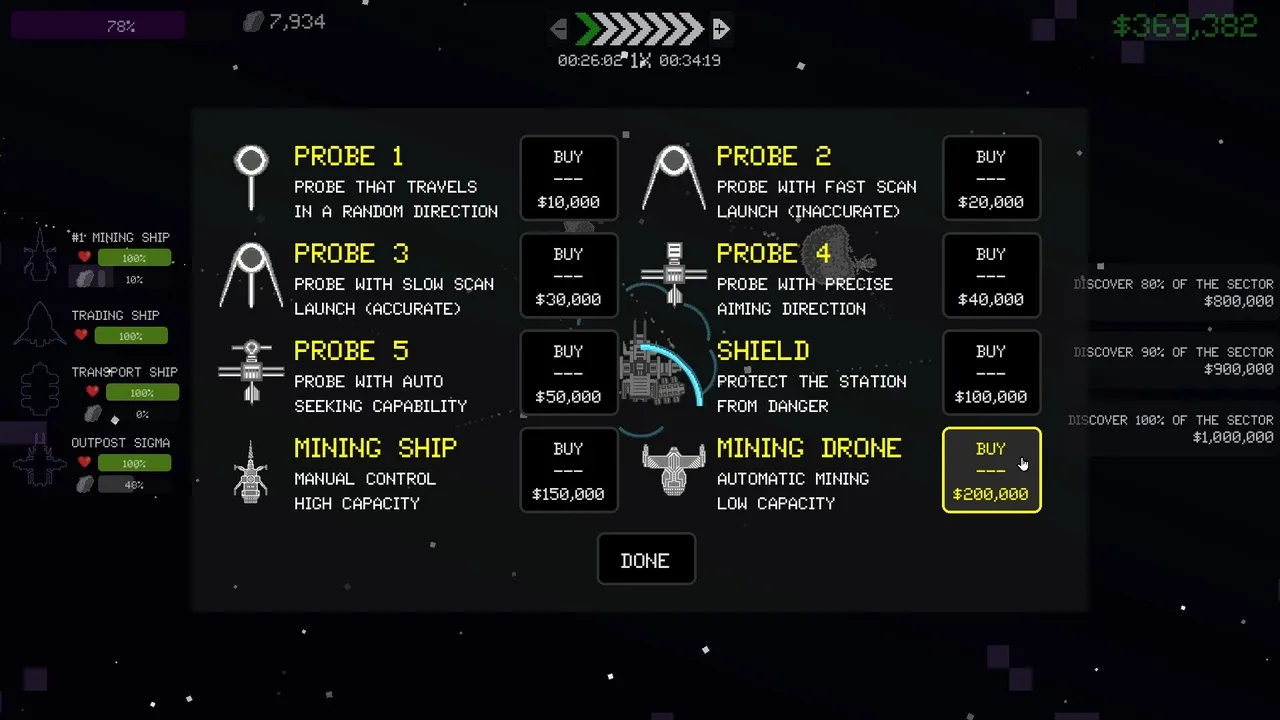Purchase the Shield for $100,000

tap(991, 373)
